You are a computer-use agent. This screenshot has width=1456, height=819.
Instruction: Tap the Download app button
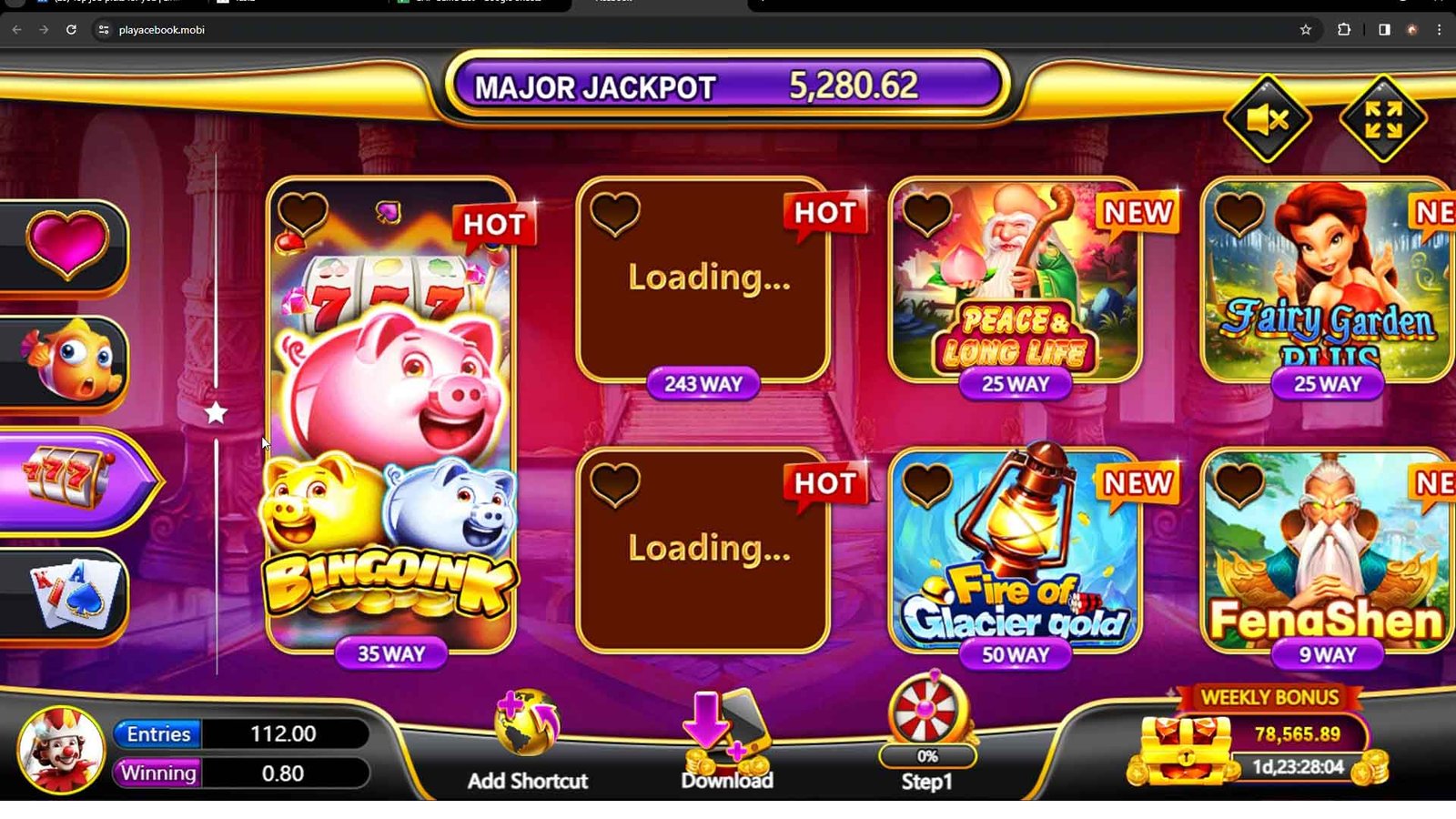(x=727, y=742)
